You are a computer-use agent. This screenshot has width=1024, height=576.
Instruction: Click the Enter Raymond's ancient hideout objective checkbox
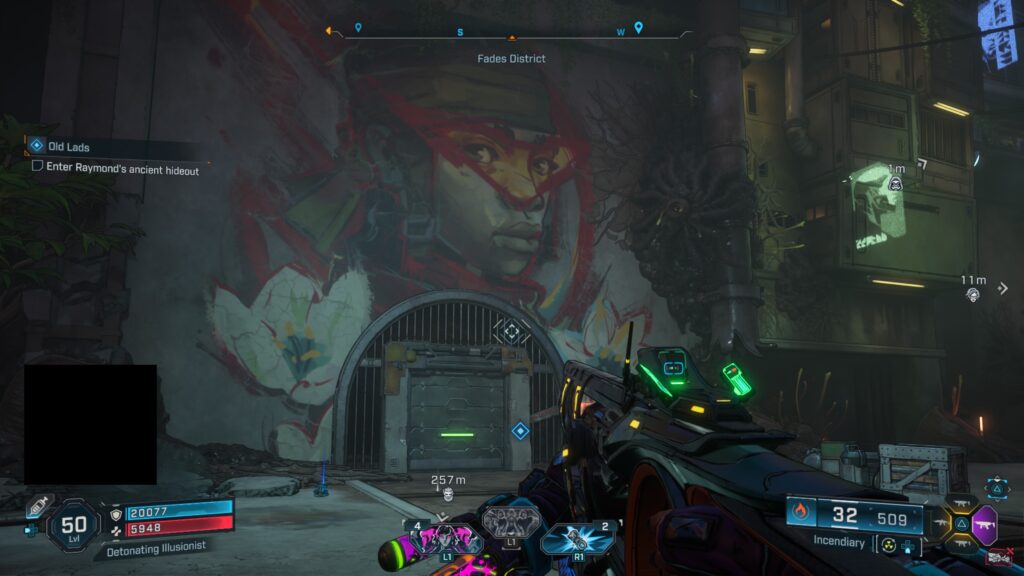[37, 169]
